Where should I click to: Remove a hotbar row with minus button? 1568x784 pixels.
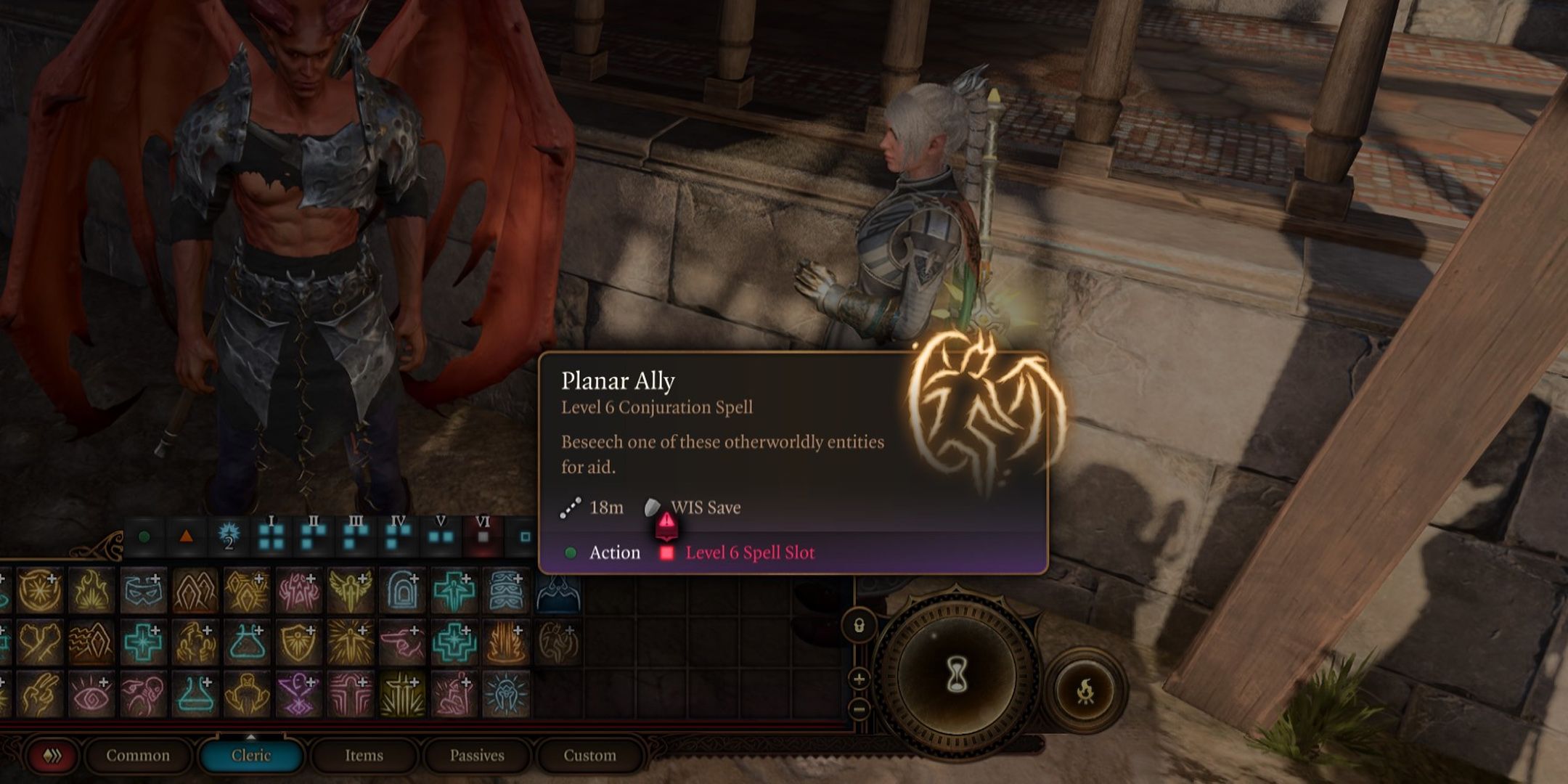859,707
